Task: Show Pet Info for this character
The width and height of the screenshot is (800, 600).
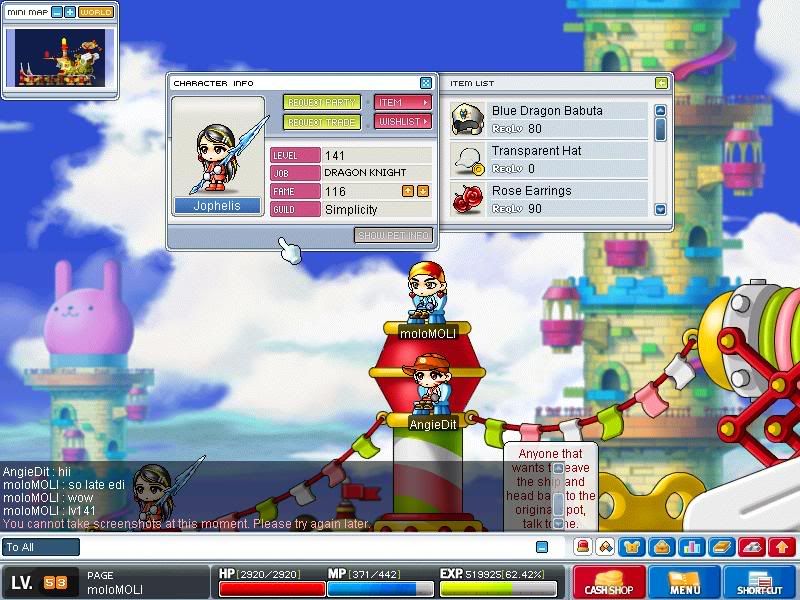Action: (393, 236)
